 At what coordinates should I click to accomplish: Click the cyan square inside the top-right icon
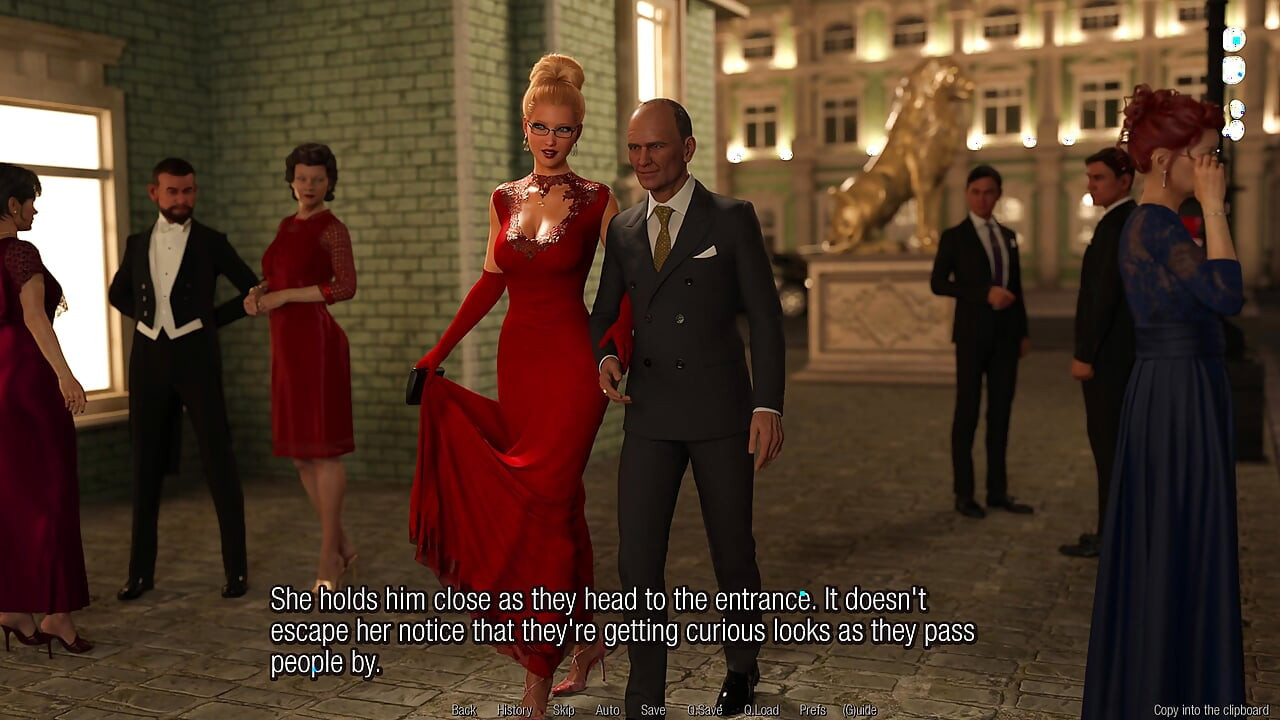tap(1237, 40)
